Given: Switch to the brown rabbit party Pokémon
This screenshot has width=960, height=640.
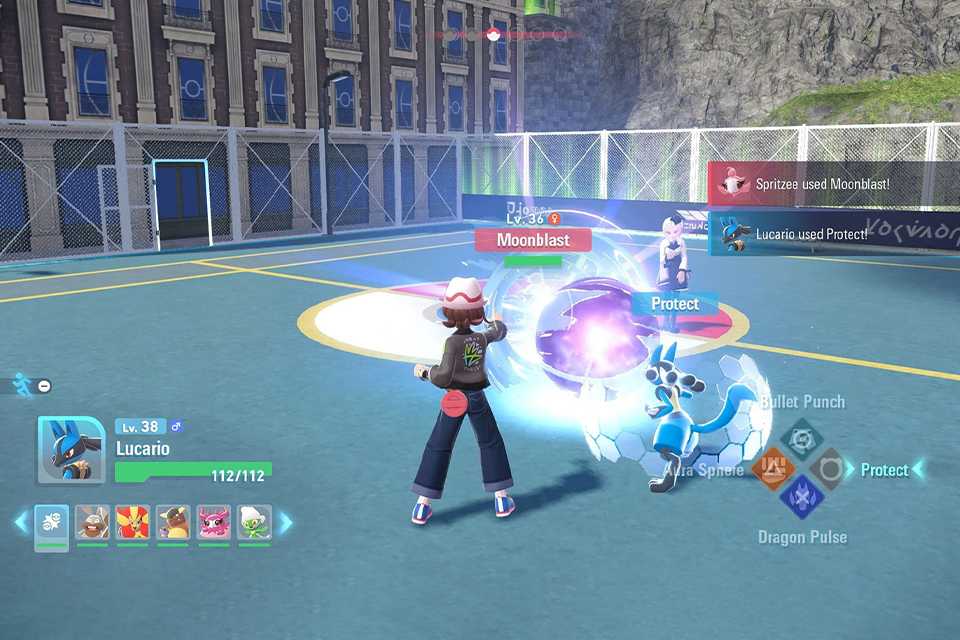Looking at the screenshot, I should click(x=92, y=523).
